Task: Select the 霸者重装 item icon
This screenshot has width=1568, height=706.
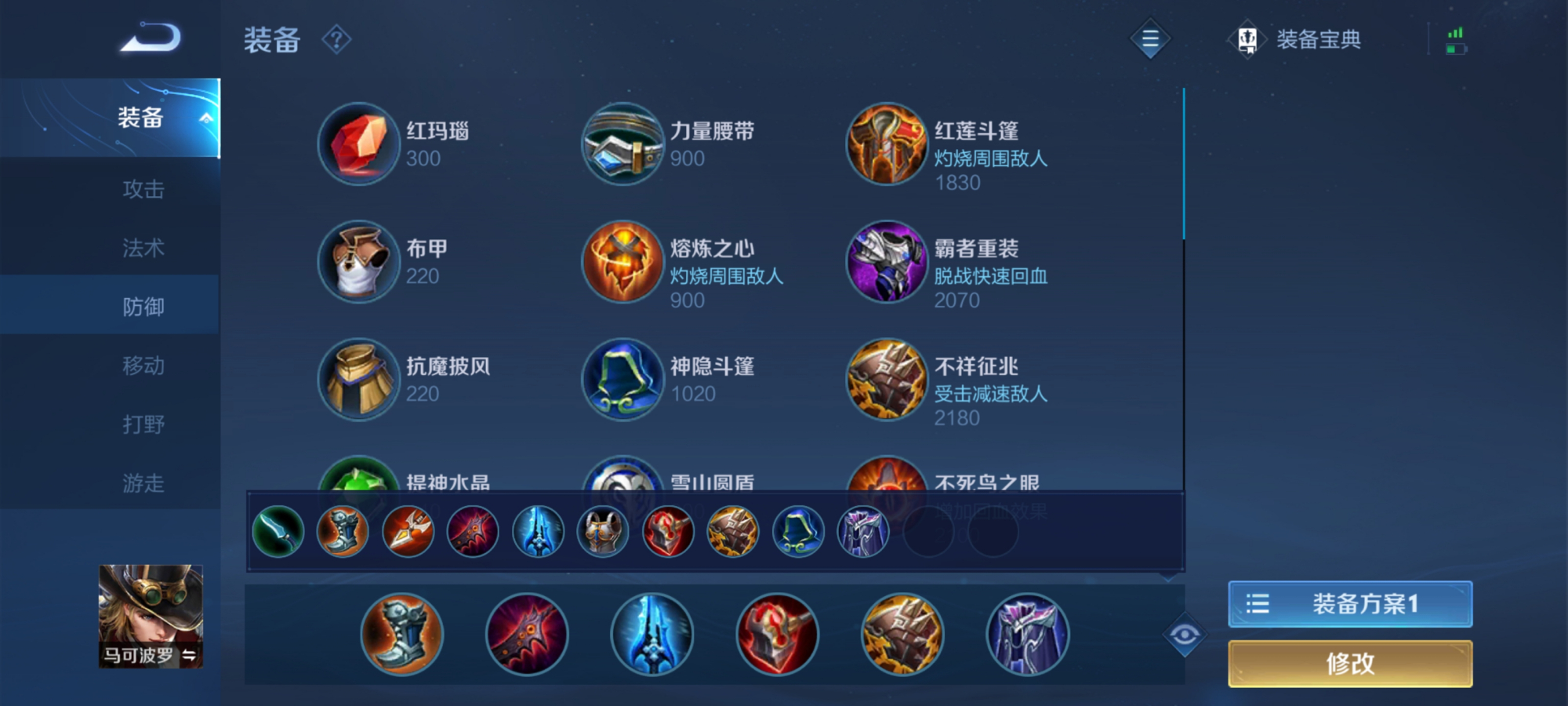Action: [886, 263]
